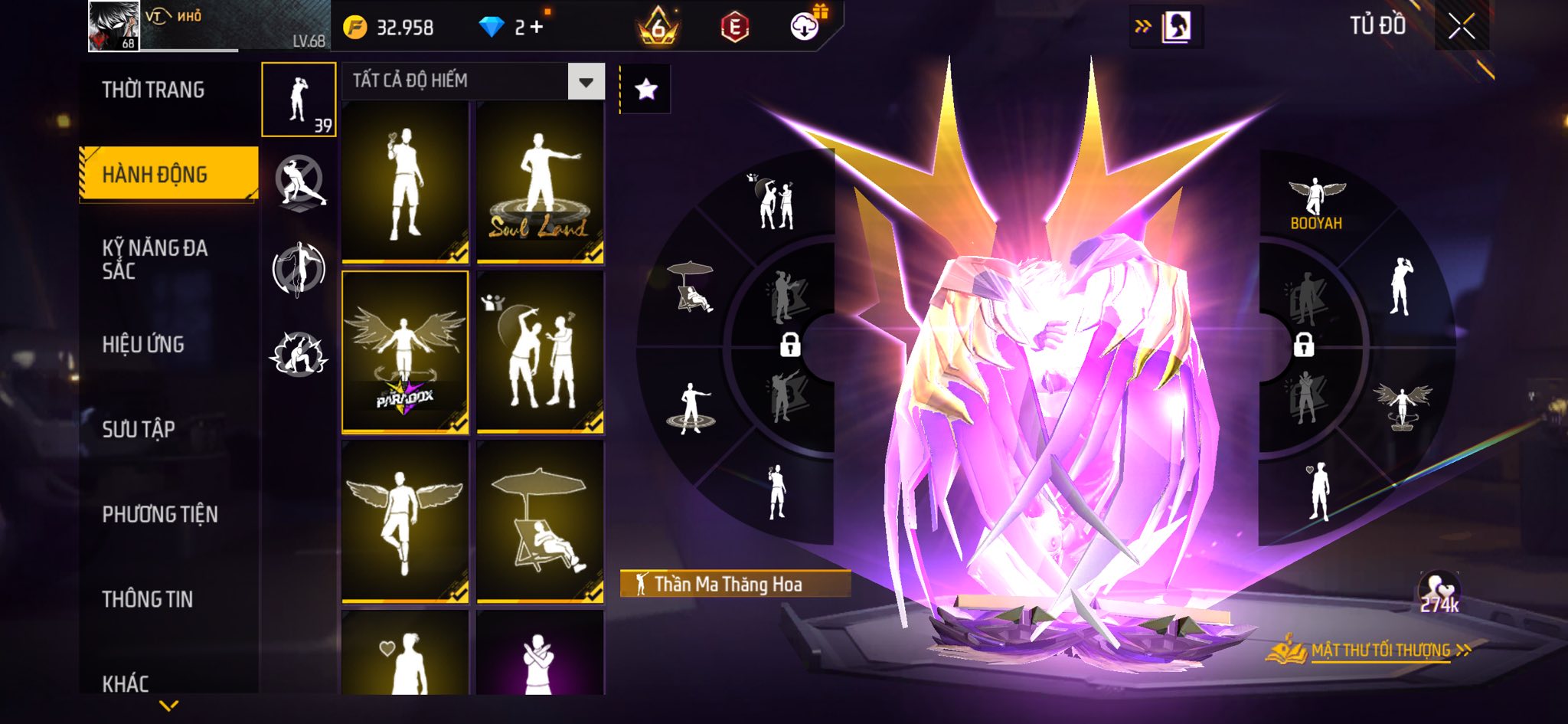
Task: Open the Thông Tin section
Action: point(148,599)
